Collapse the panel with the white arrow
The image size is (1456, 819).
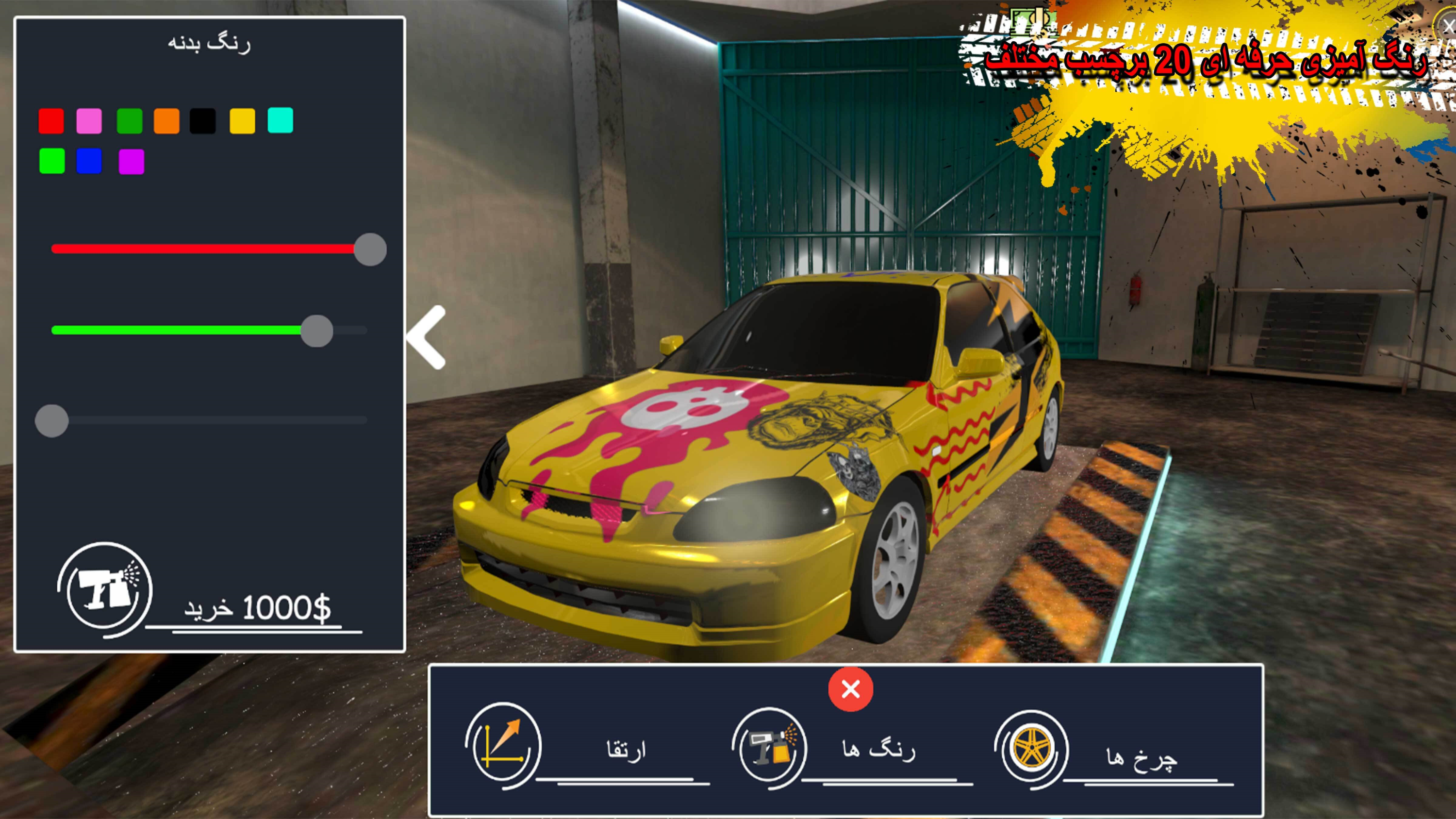(x=427, y=337)
